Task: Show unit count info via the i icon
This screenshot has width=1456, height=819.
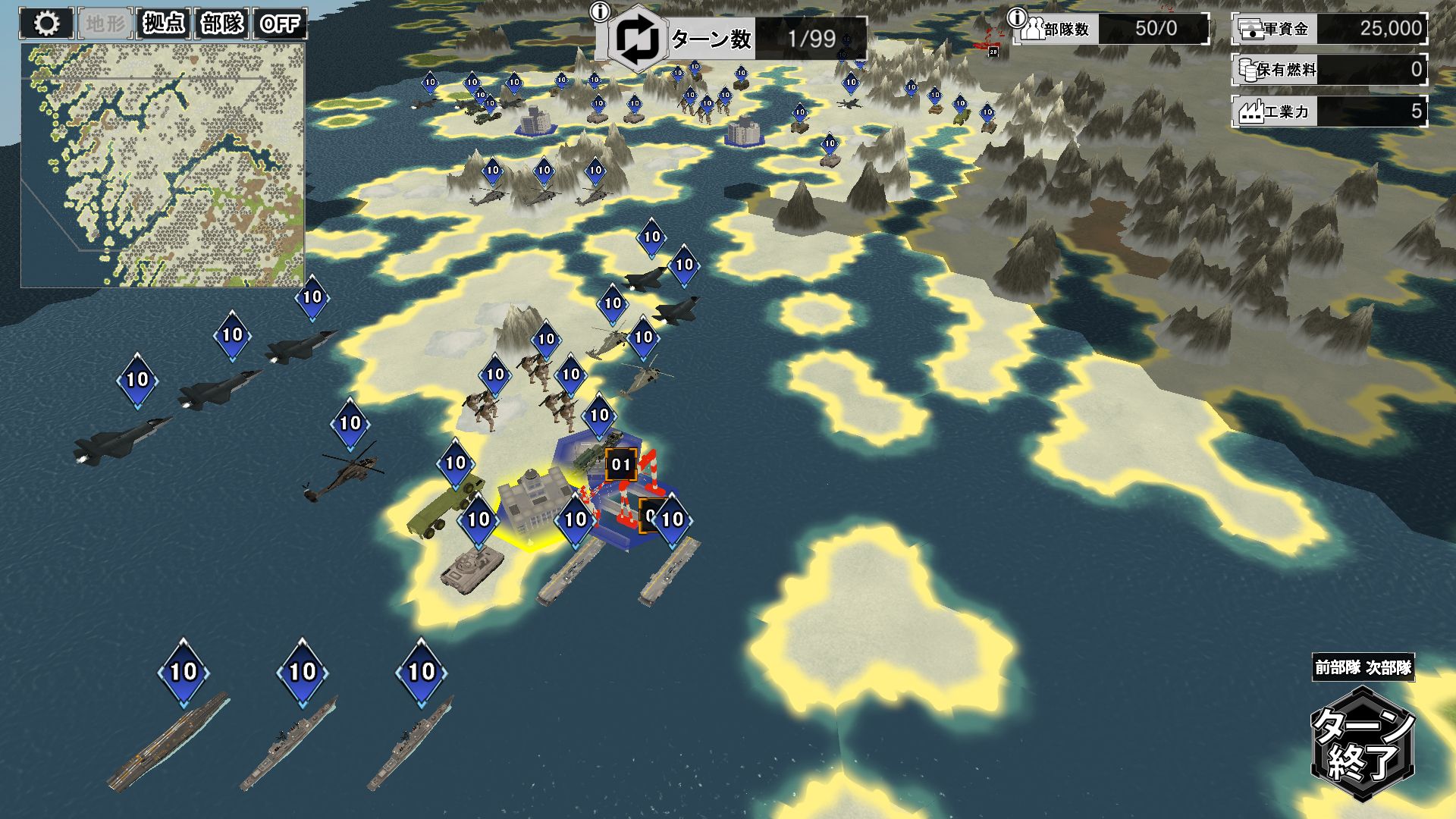Action: click(x=1016, y=17)
